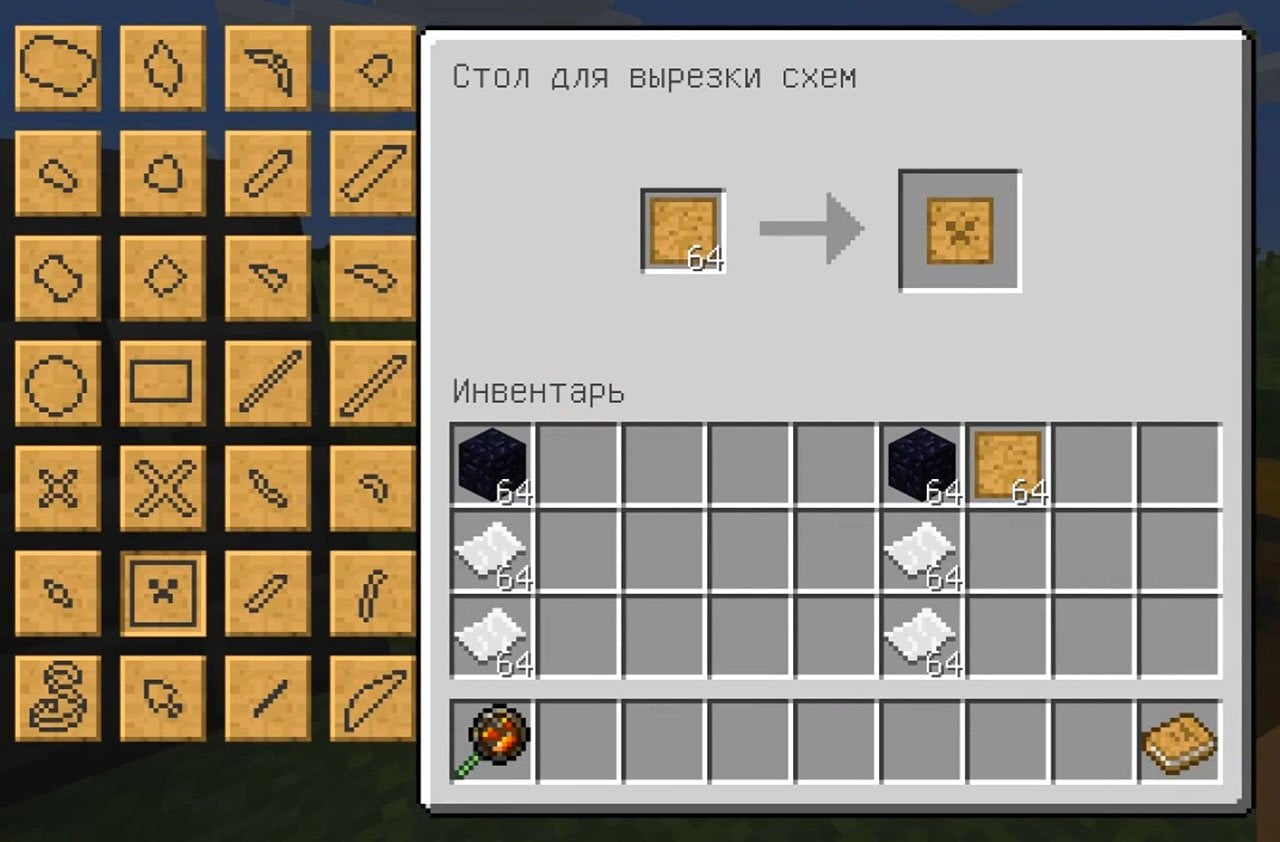This screenshot has width=1280, height=842.
Task: Pick up the obsidian stack in inventory
Action: tap(490, 462)
